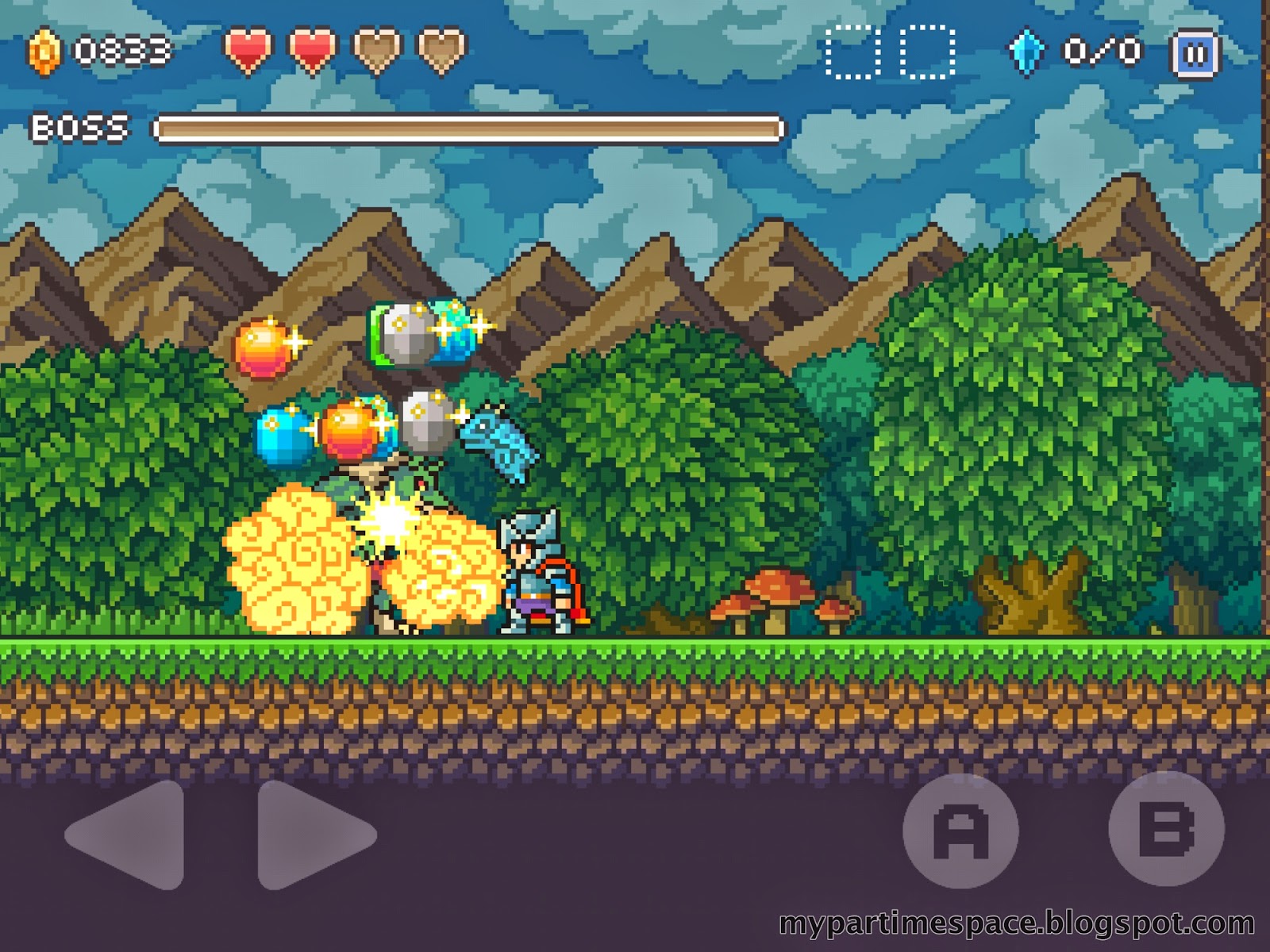Tap the blue crystal gem icon
1270x952 pixels.
click(1028, 49)
